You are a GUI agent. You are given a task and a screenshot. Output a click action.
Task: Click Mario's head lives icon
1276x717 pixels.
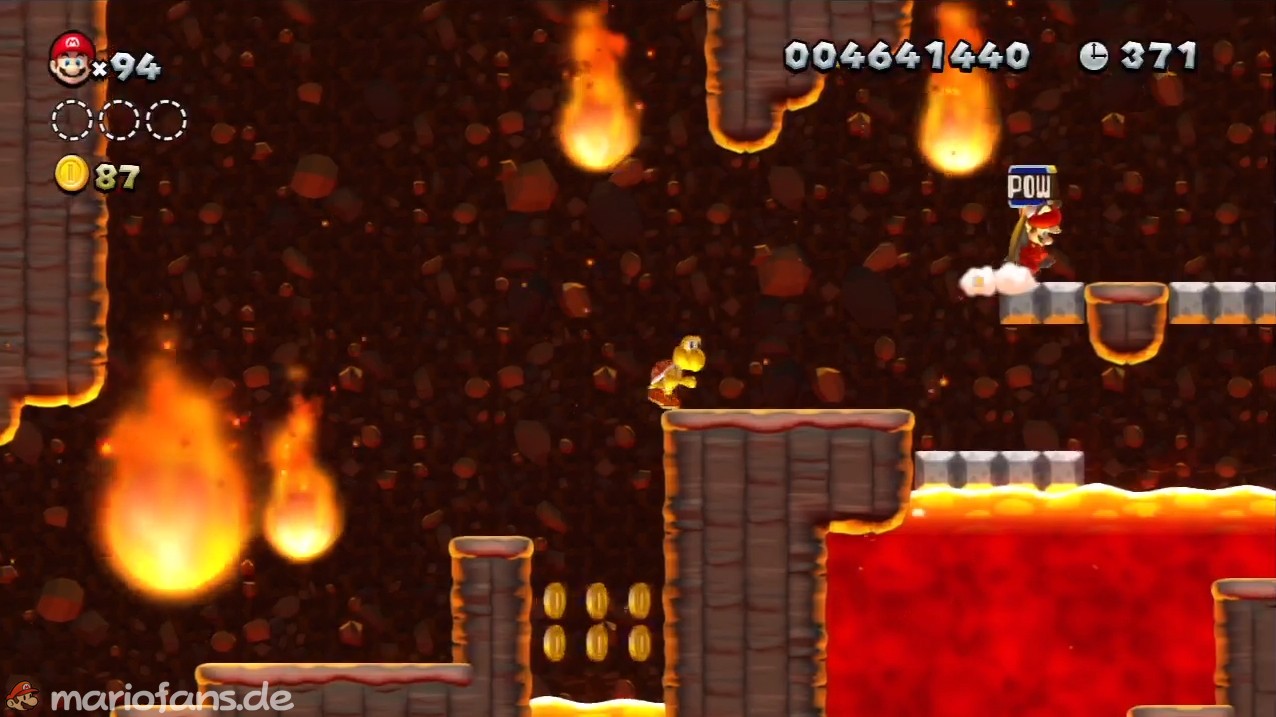coord(71,58)
